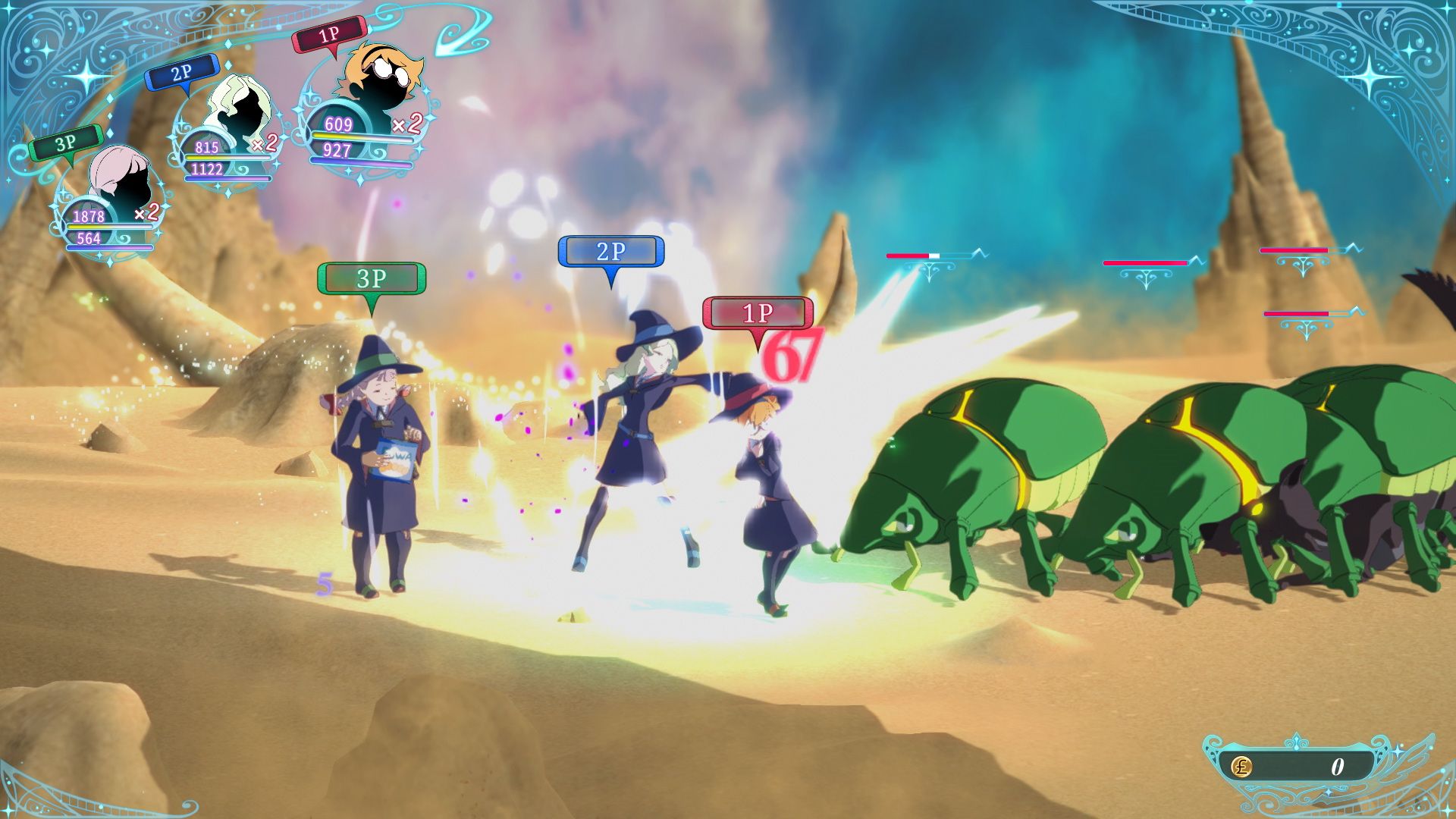Click the 609 HP value on the 1P gauge
Screen dimensions: 1456x819
tap(337, 123)
